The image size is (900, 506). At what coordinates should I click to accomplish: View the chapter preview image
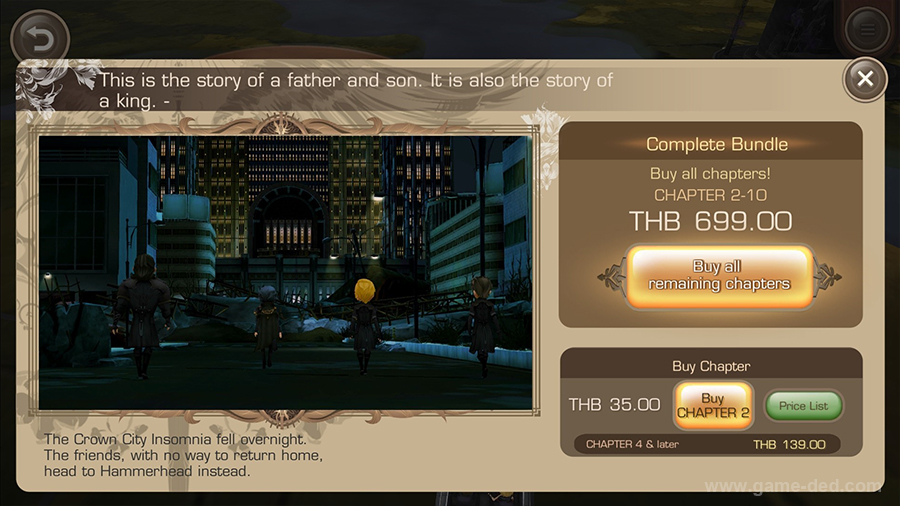click(285, 272)
